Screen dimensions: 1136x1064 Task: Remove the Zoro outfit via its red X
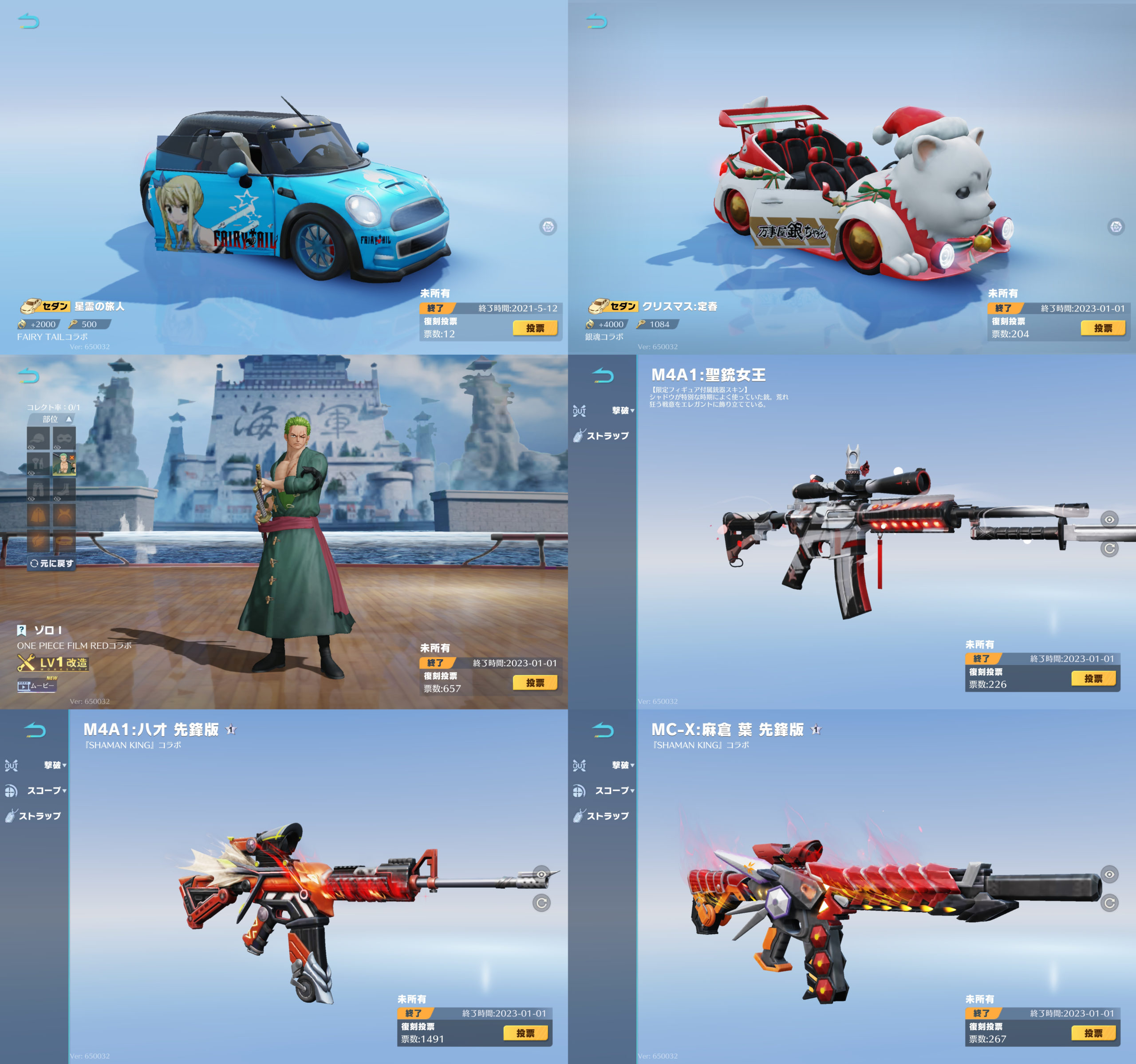72,457
